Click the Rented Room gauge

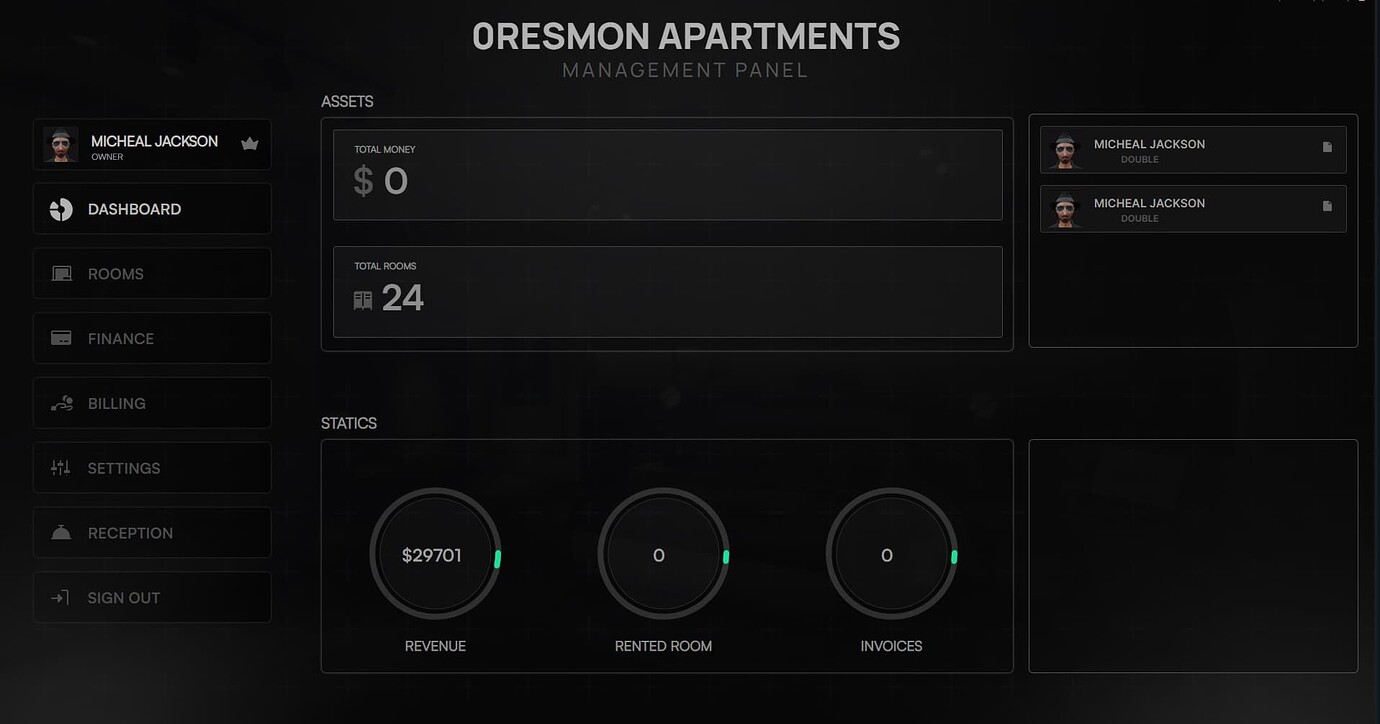(663, 553)
